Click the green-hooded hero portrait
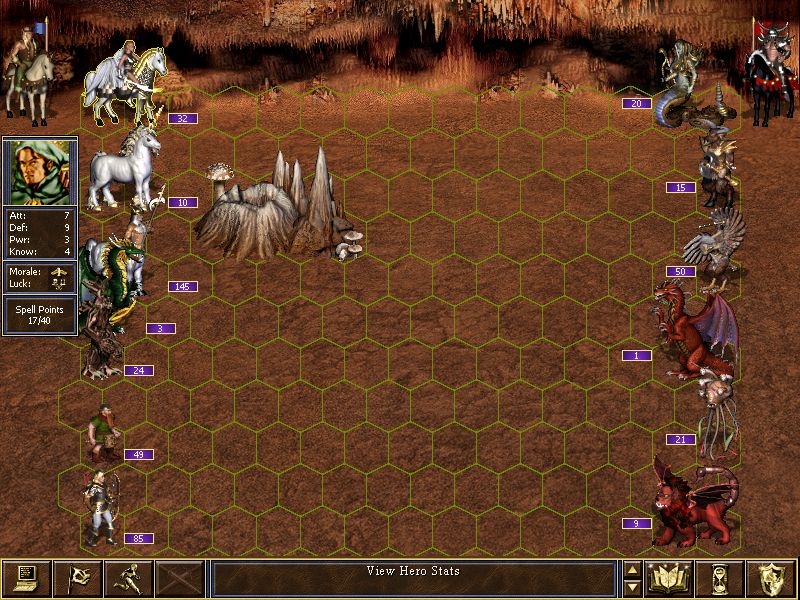 (40, 171)
